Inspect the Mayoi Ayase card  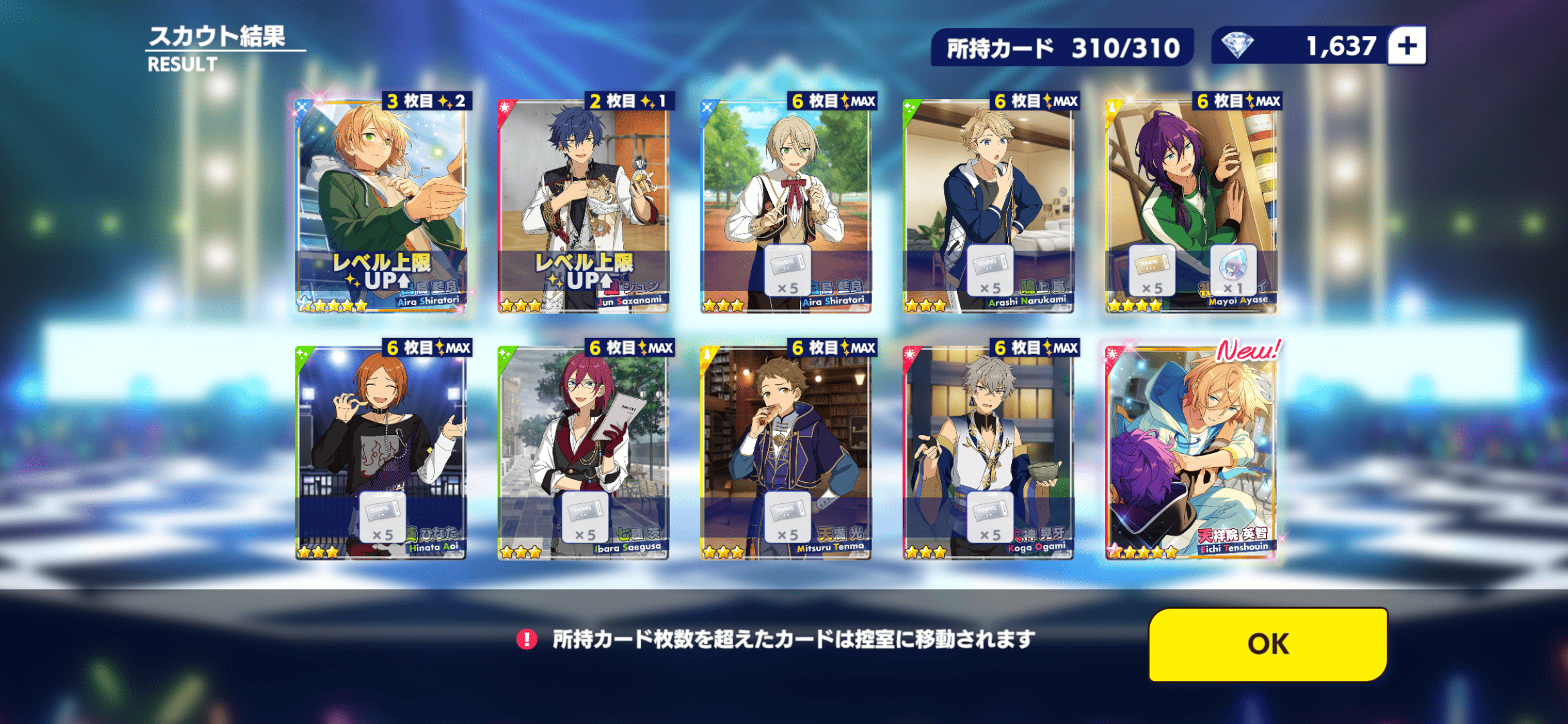1191,206
